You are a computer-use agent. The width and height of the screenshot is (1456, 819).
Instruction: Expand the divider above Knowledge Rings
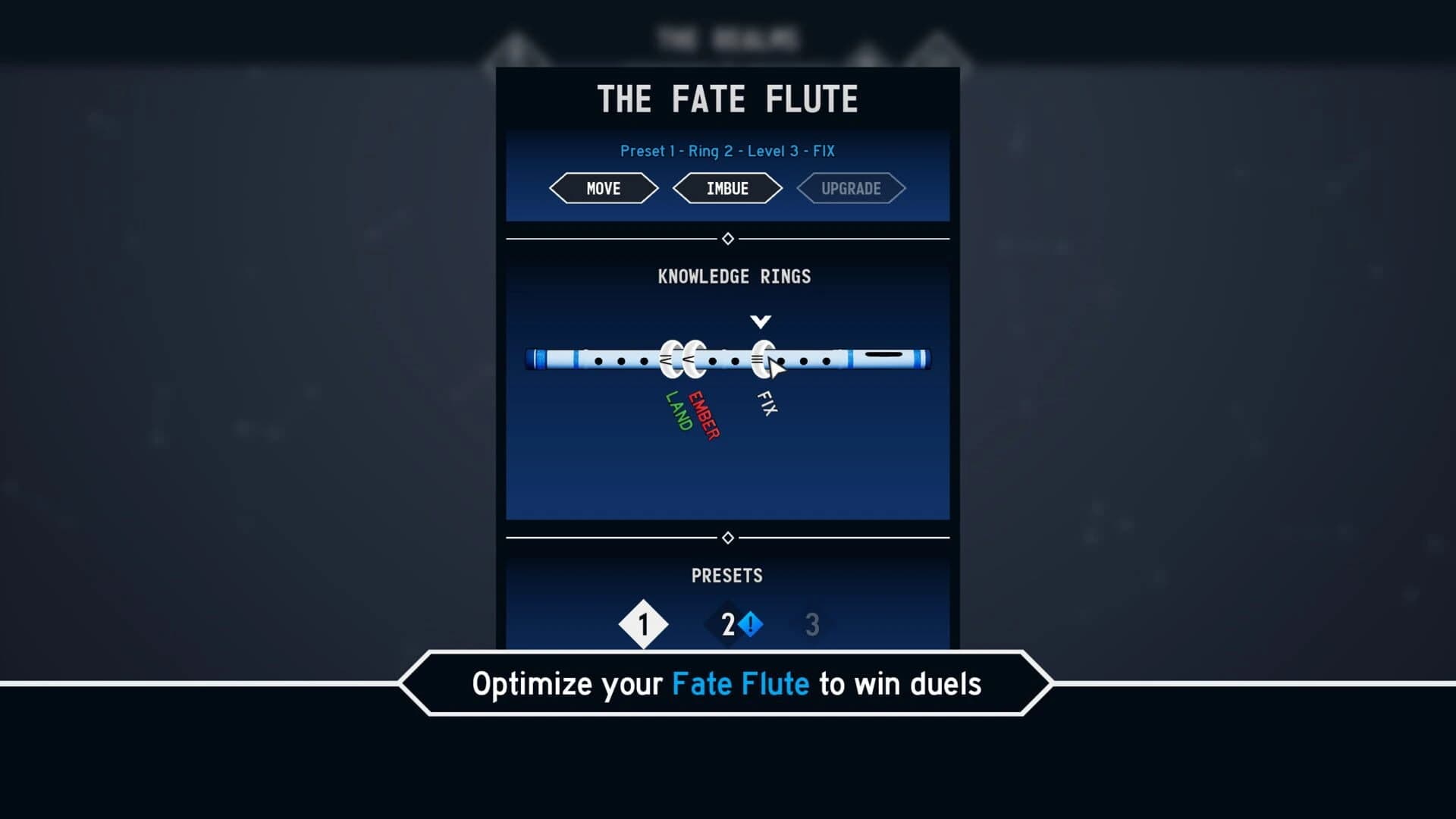[728, 237]
